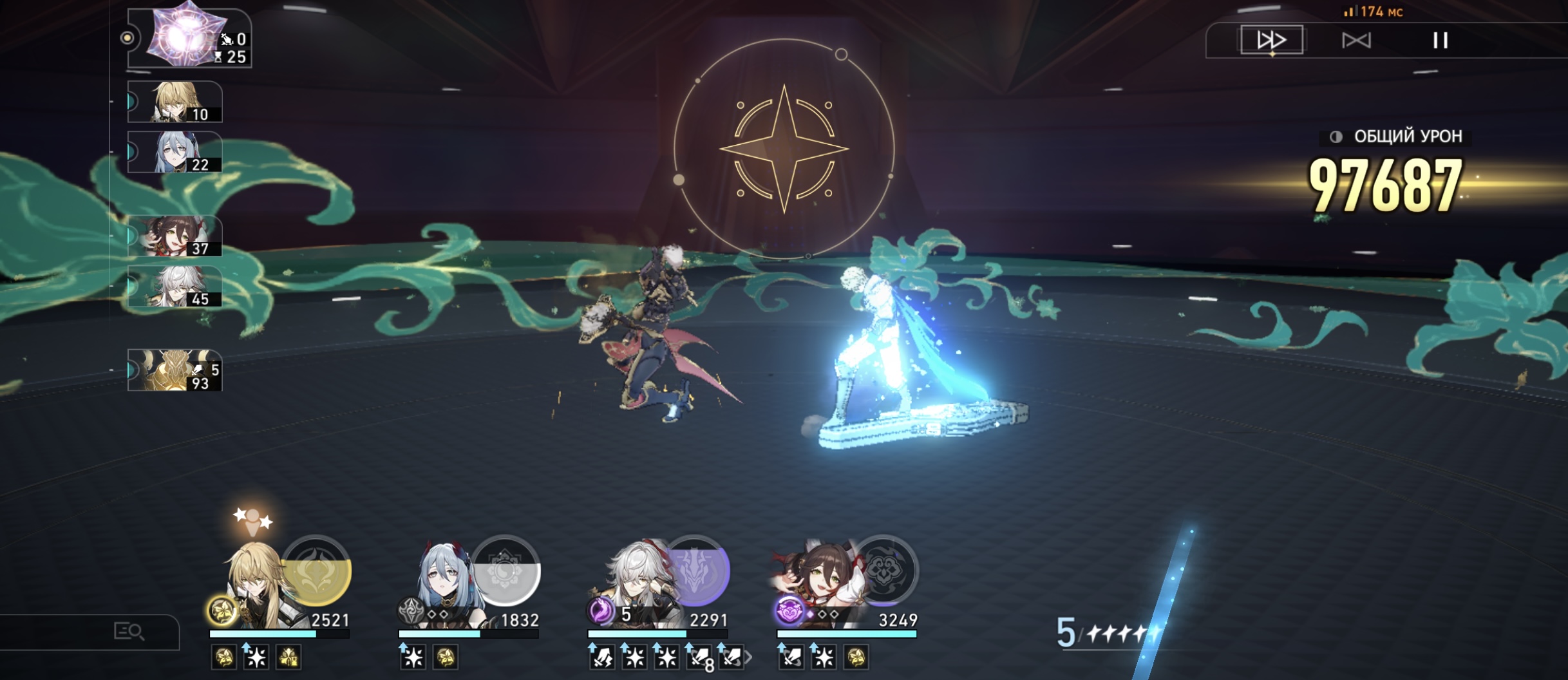The image size is (1568, 680).
Task: Toggle the double-speed fast-forward button
Action: click(x=1271, y=40)
